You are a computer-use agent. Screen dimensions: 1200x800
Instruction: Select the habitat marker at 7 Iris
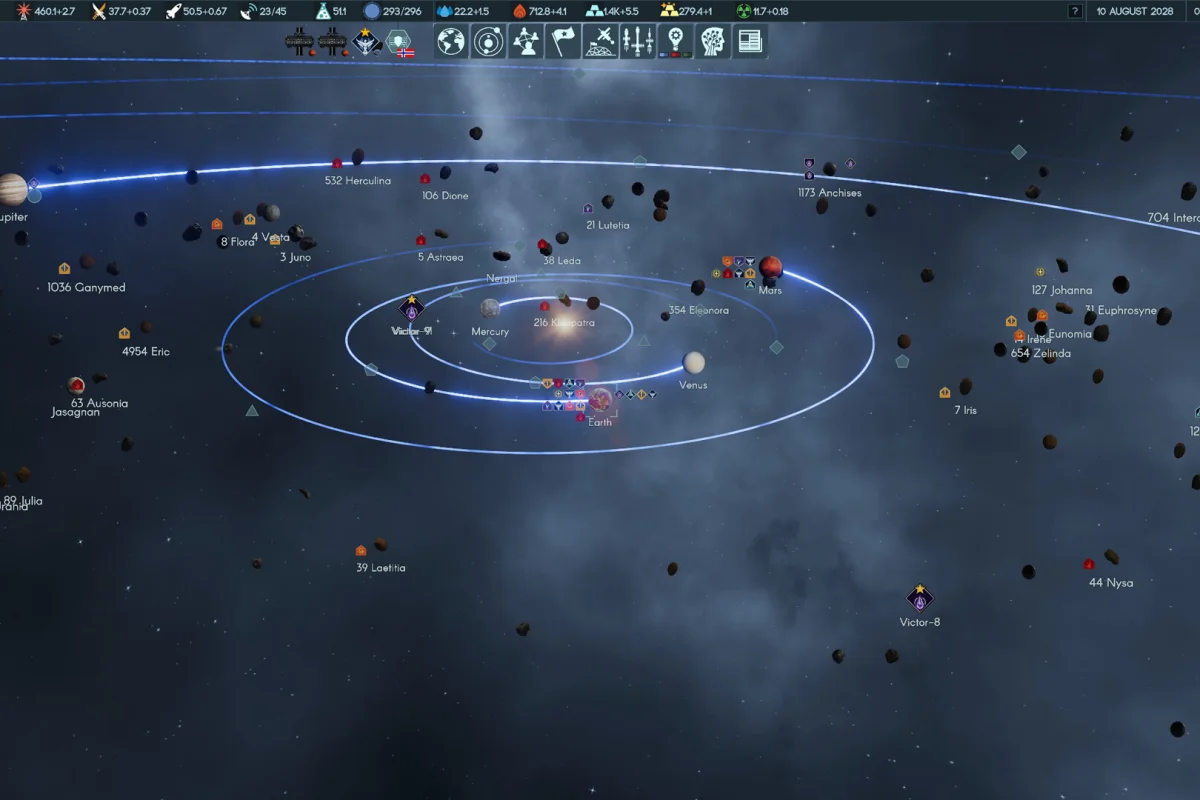945,393
